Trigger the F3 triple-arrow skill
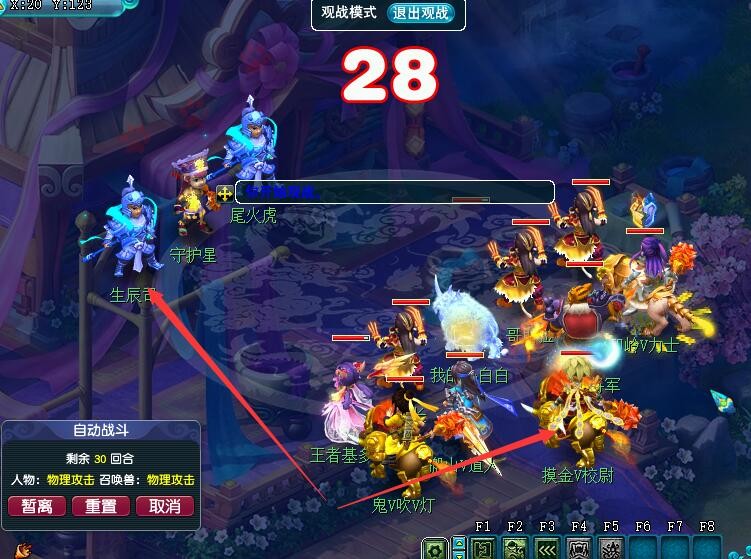Image resolution: width=751 pixels, height=559 pixels. coord(547,548)
